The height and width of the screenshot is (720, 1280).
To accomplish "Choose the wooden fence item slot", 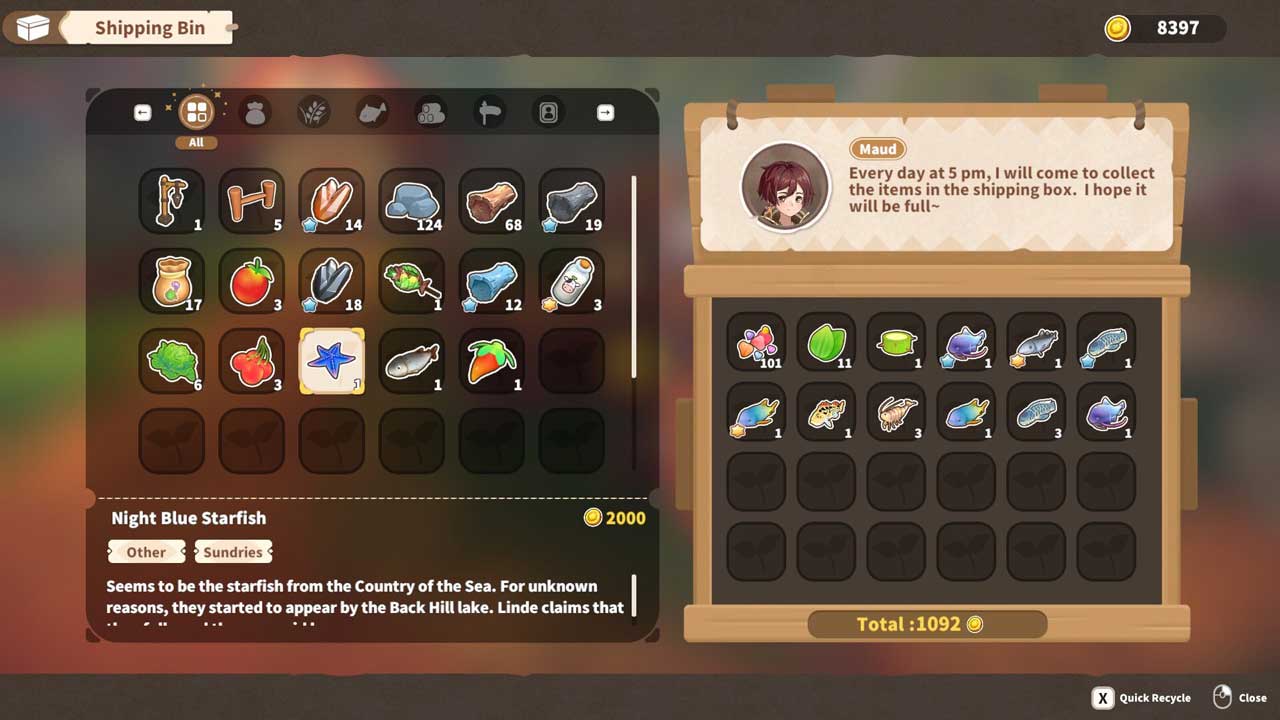I will (x=252, y=201).
